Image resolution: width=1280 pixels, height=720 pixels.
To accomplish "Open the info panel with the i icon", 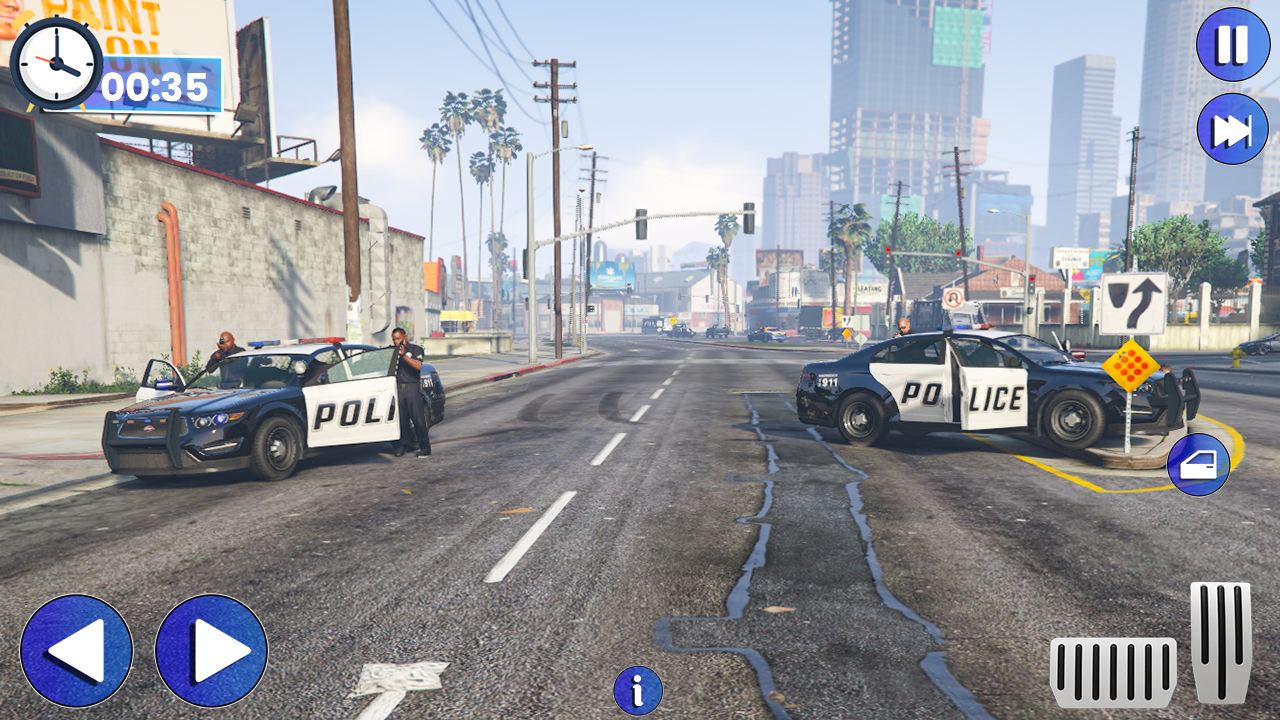I will (636, 689).
